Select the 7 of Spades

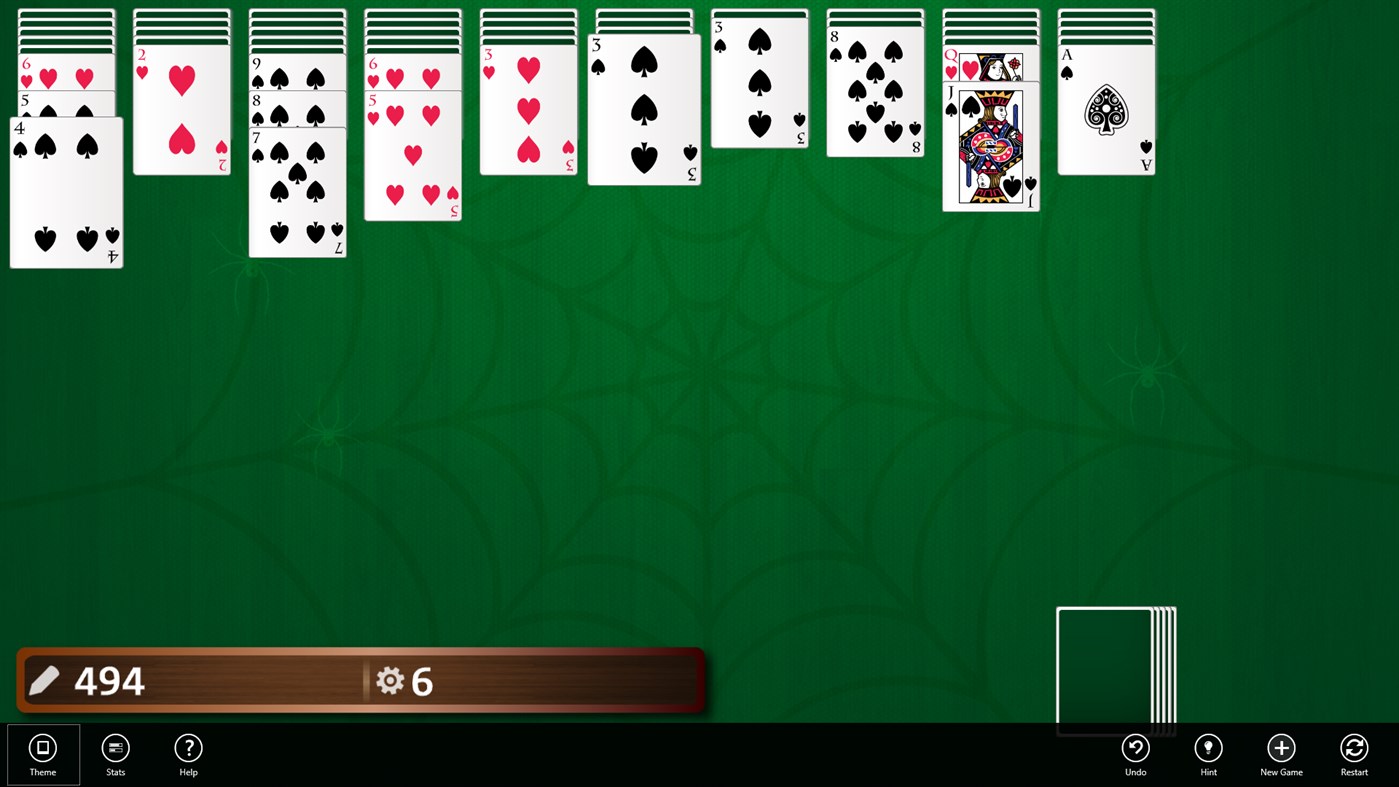297,195
